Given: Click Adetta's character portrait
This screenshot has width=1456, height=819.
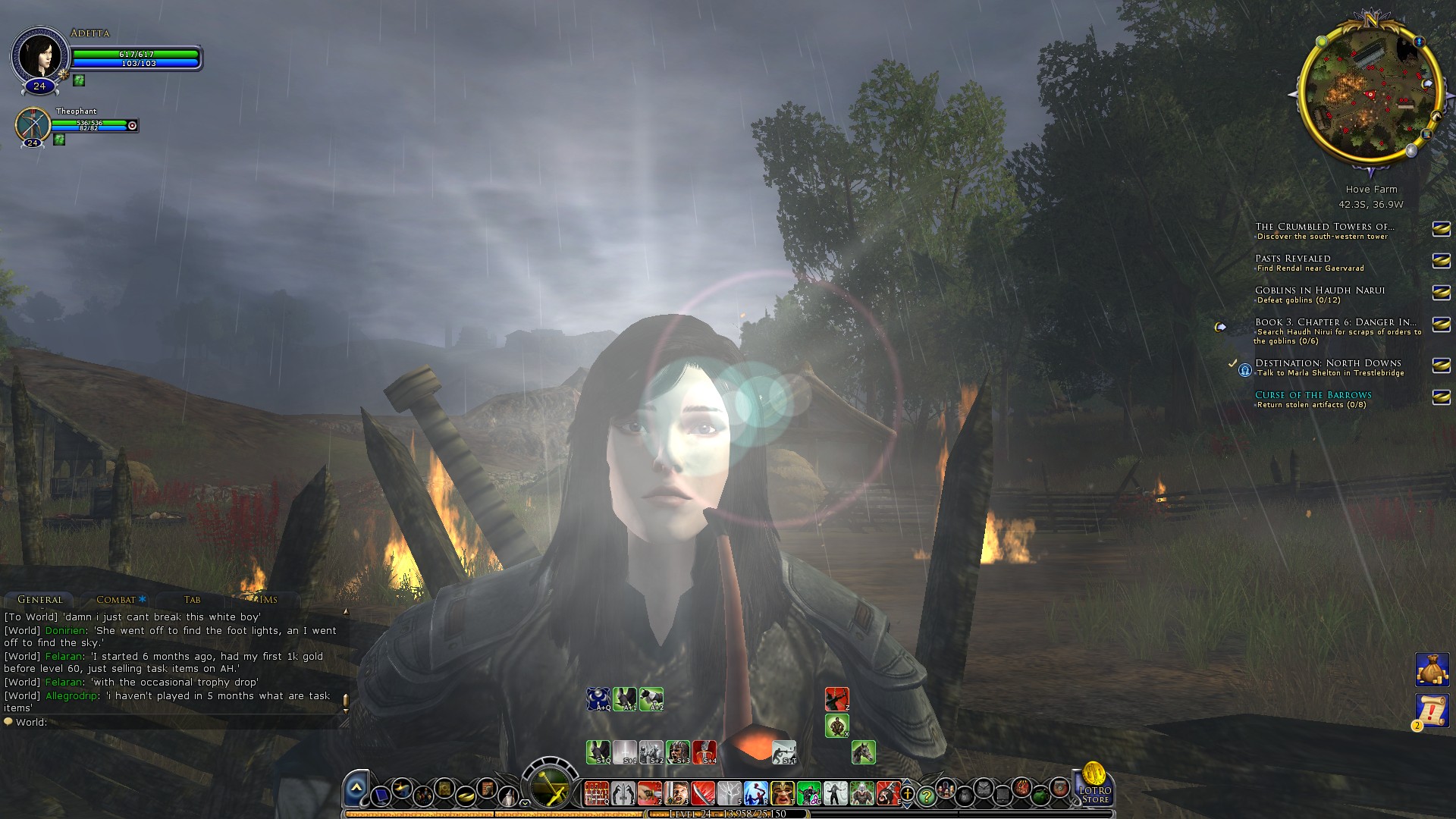Looking at the screenshot, I should [x=39, y=56].
